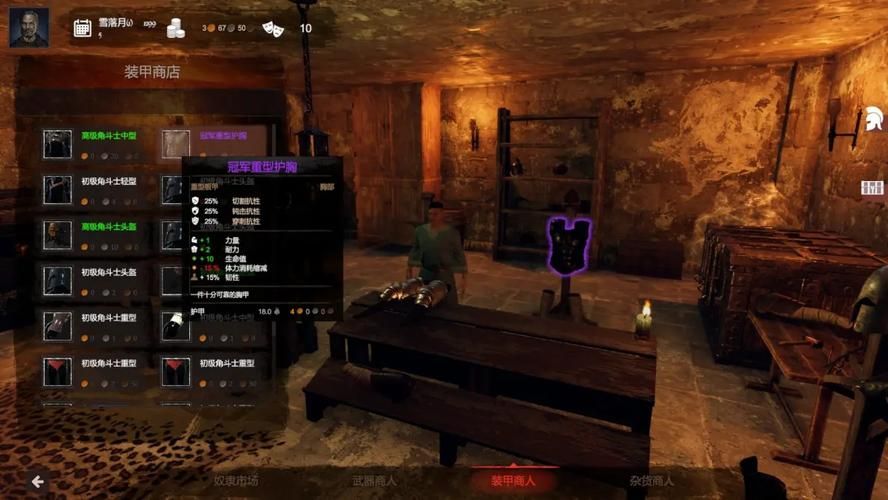Viewport: 888px width, 500px height.
Task: Open the 武器商人 tab
Action: pyautogui.click(x=374, y=481)
